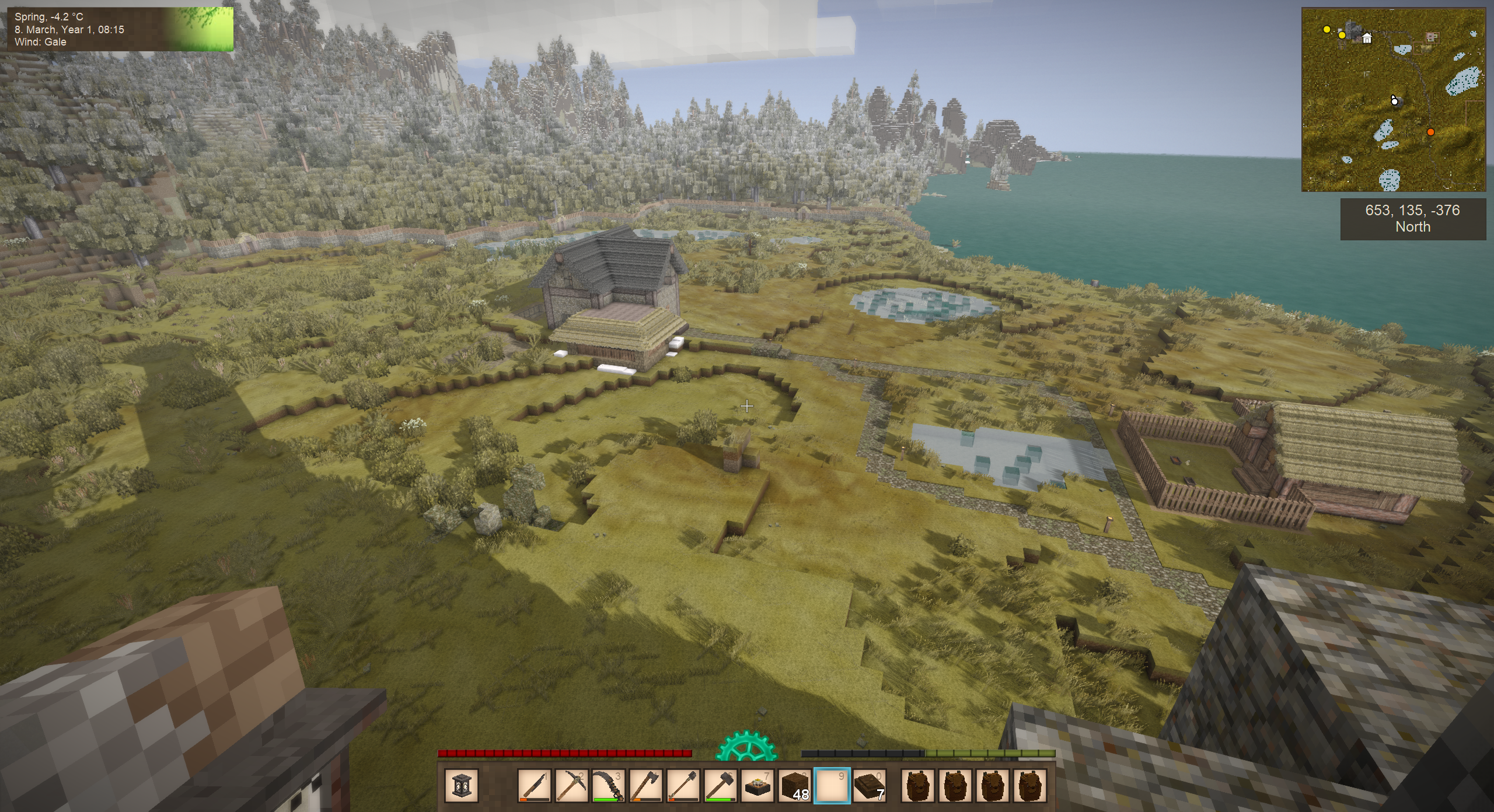The image size is (1494, 812).
Task: Open the minimap in the corner
Action: pos(1393,100)
